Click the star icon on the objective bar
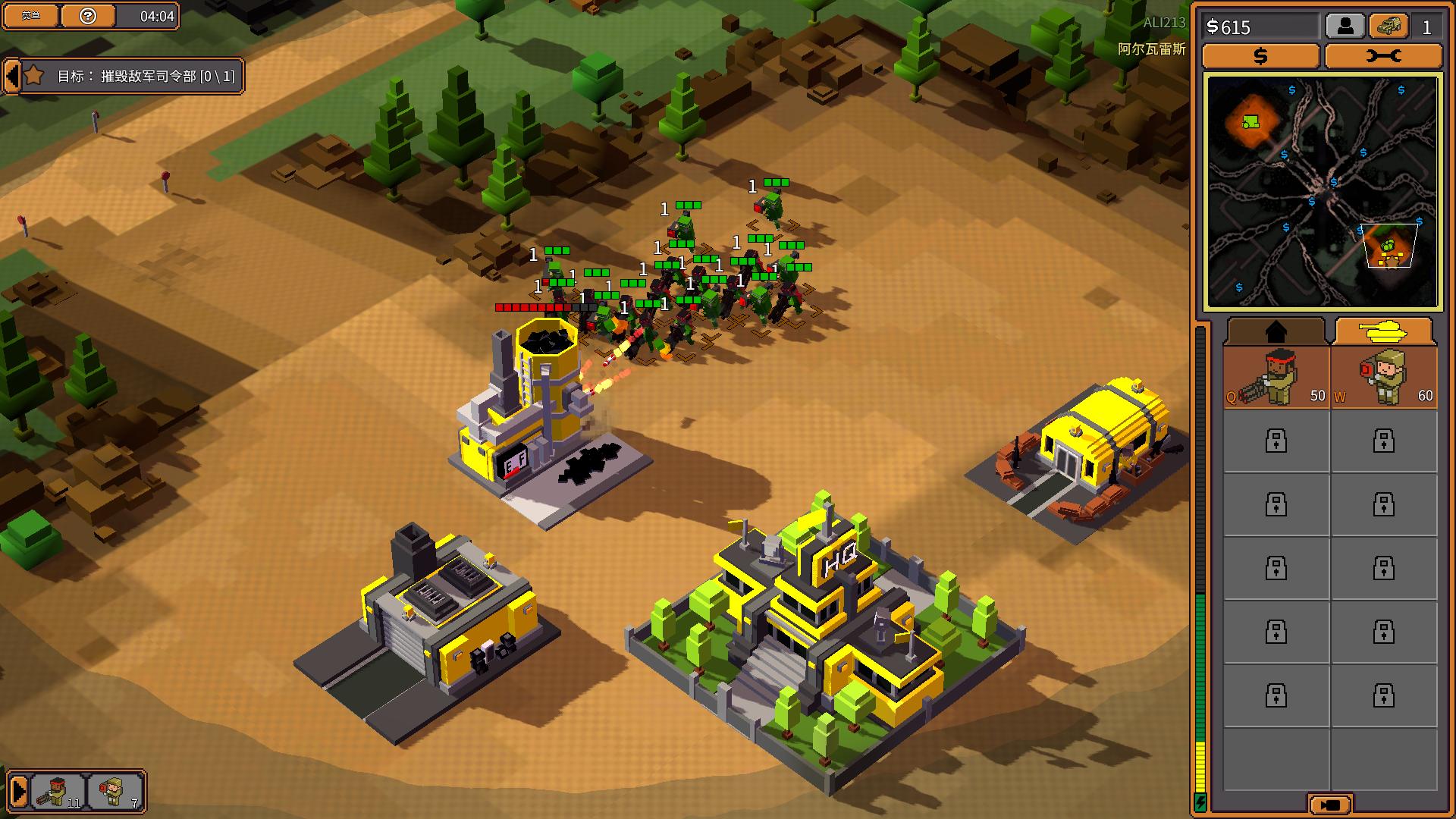 (33, 77)
